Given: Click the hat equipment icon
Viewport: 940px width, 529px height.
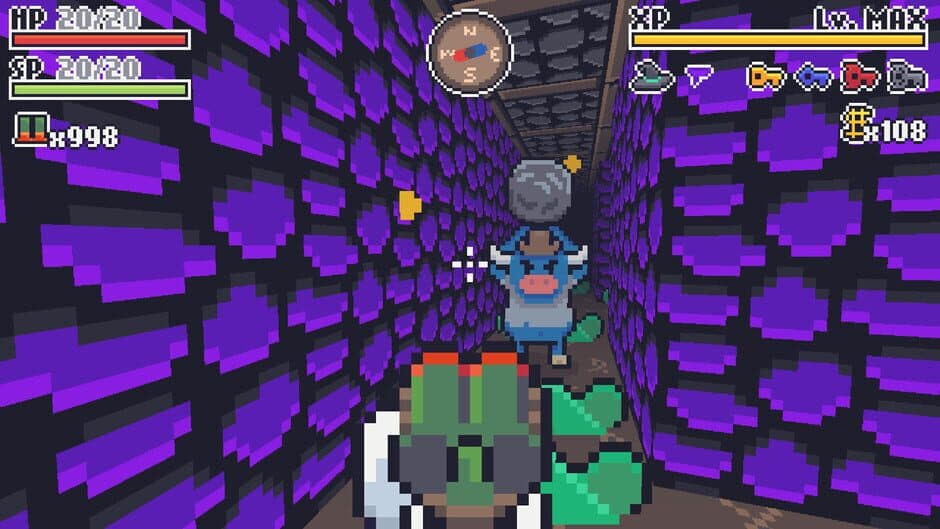Looking at the screenshot, I should click(651, 74).
